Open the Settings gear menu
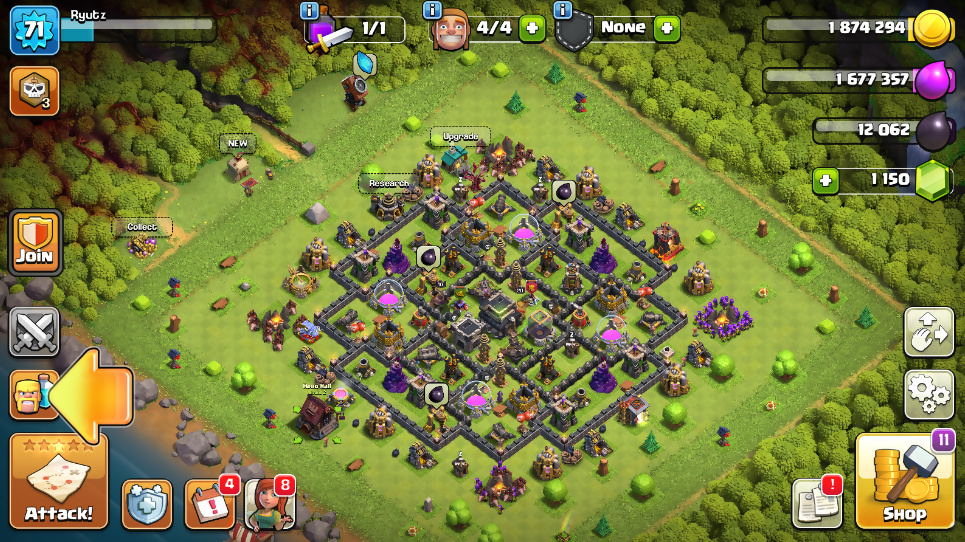The height and width of the screenshot is (542, 965). tap(928, 394)
